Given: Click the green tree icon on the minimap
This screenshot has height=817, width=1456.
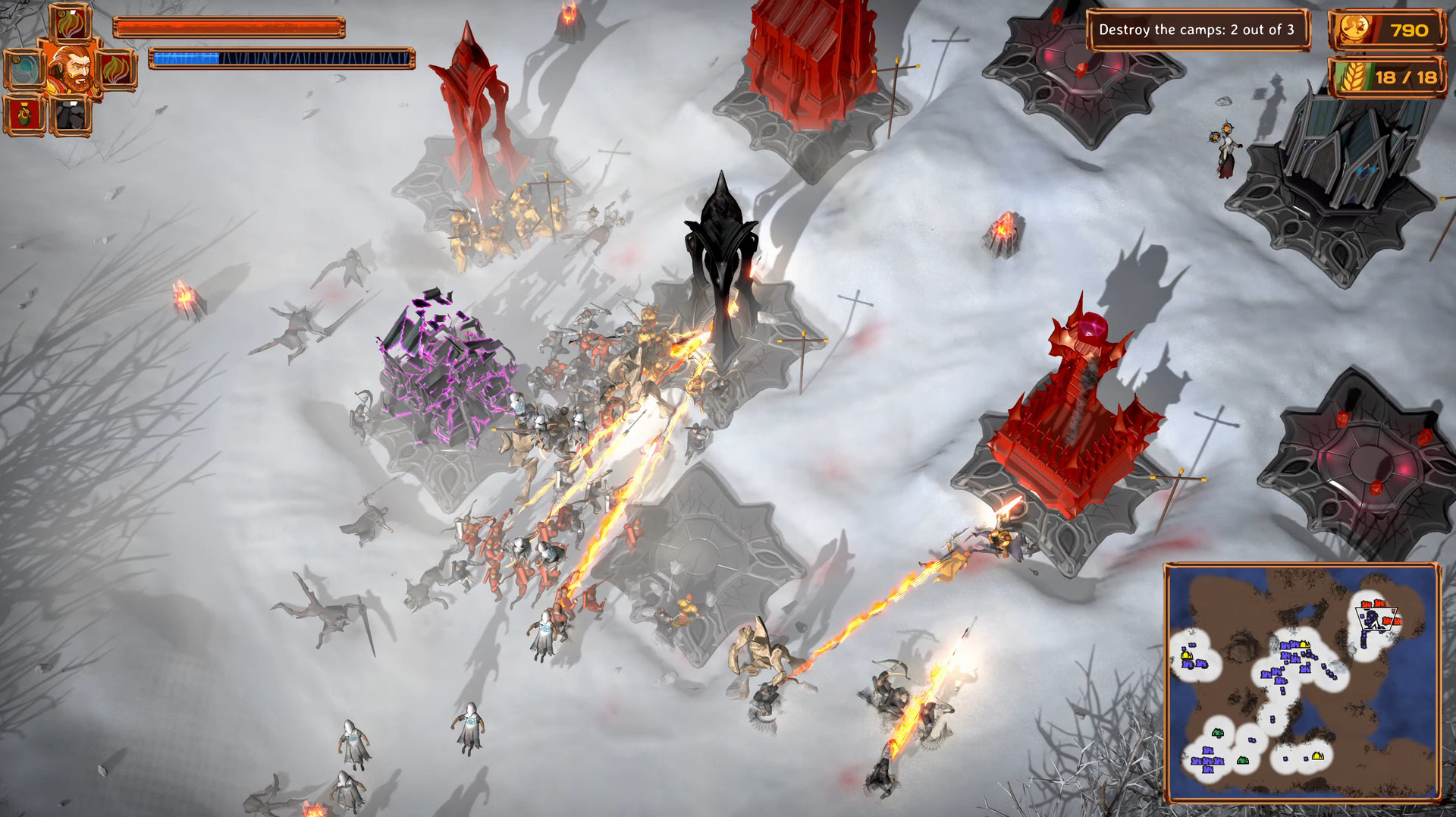Looking at the screenshot, I should coord(1217,733).
